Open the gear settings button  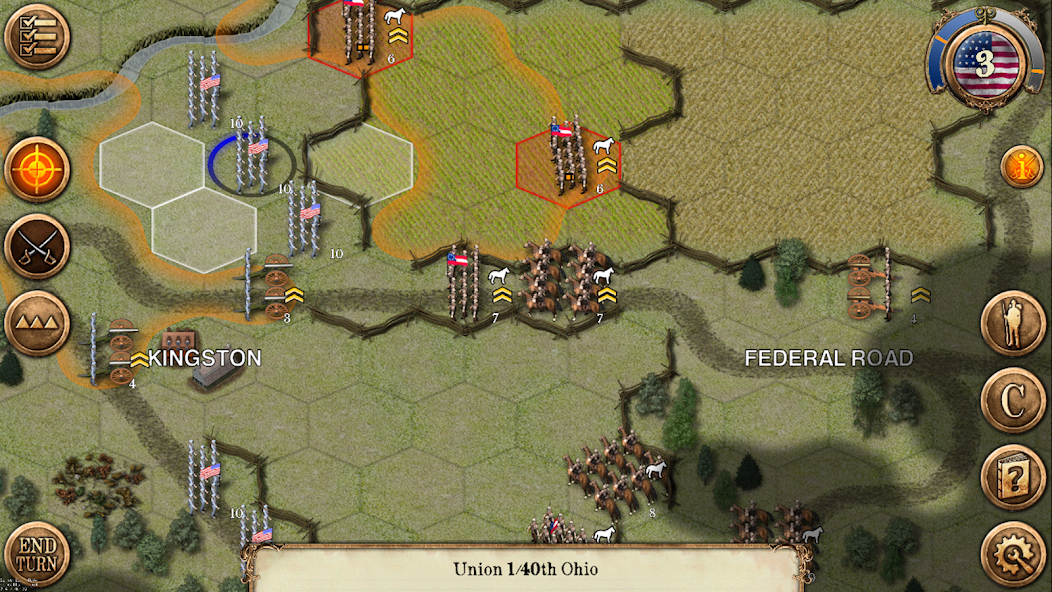[1012, 553]
